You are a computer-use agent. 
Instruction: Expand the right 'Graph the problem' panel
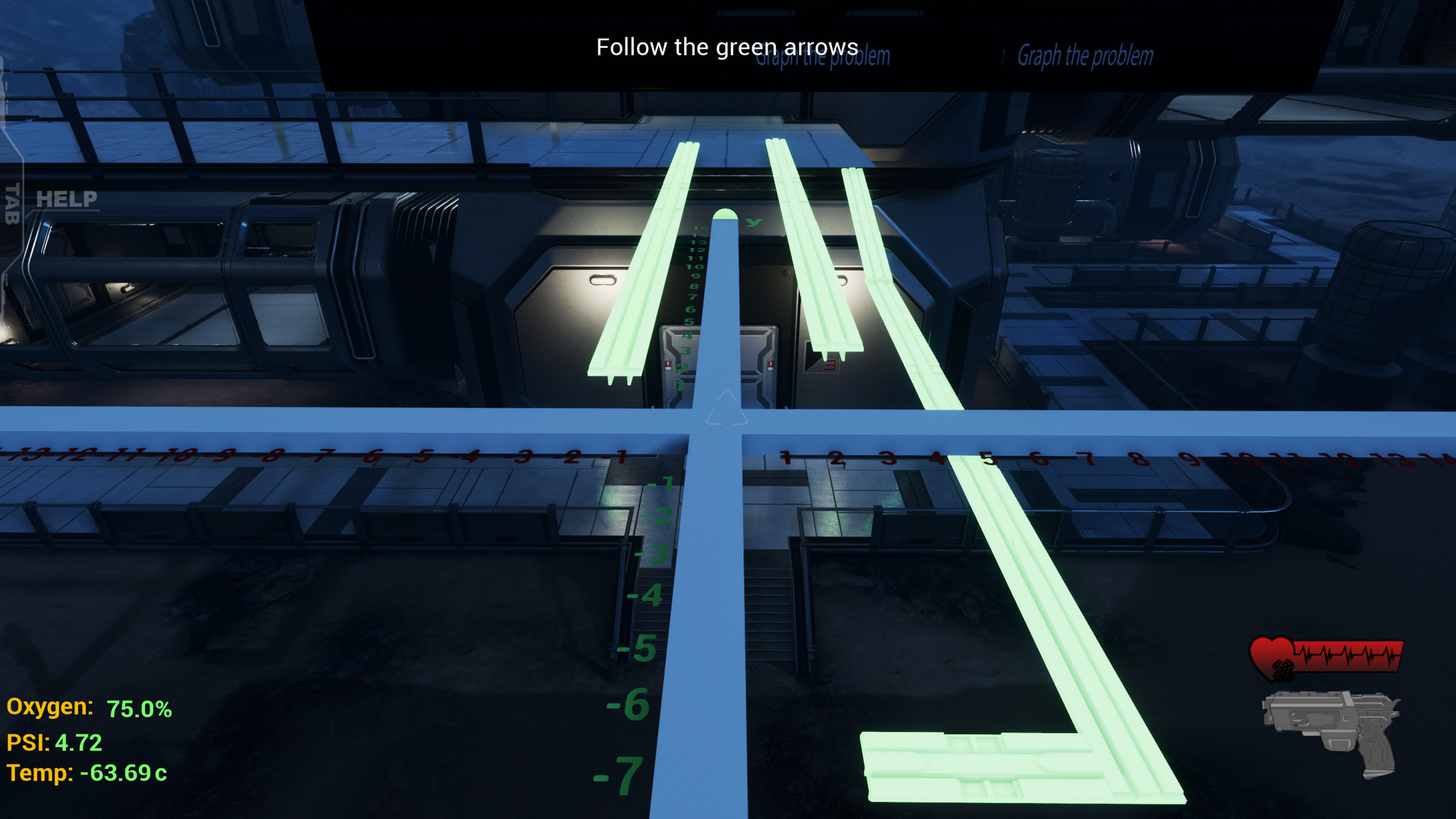pos(1086,55)
